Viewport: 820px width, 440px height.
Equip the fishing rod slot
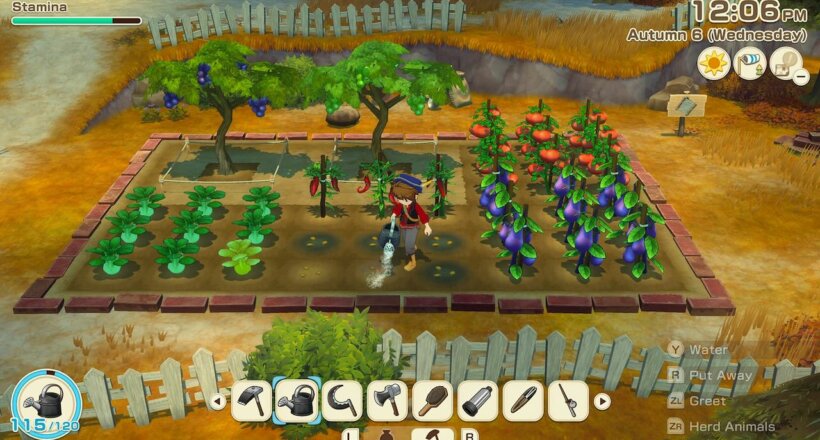pyautogui.click(x=567, y=401)
